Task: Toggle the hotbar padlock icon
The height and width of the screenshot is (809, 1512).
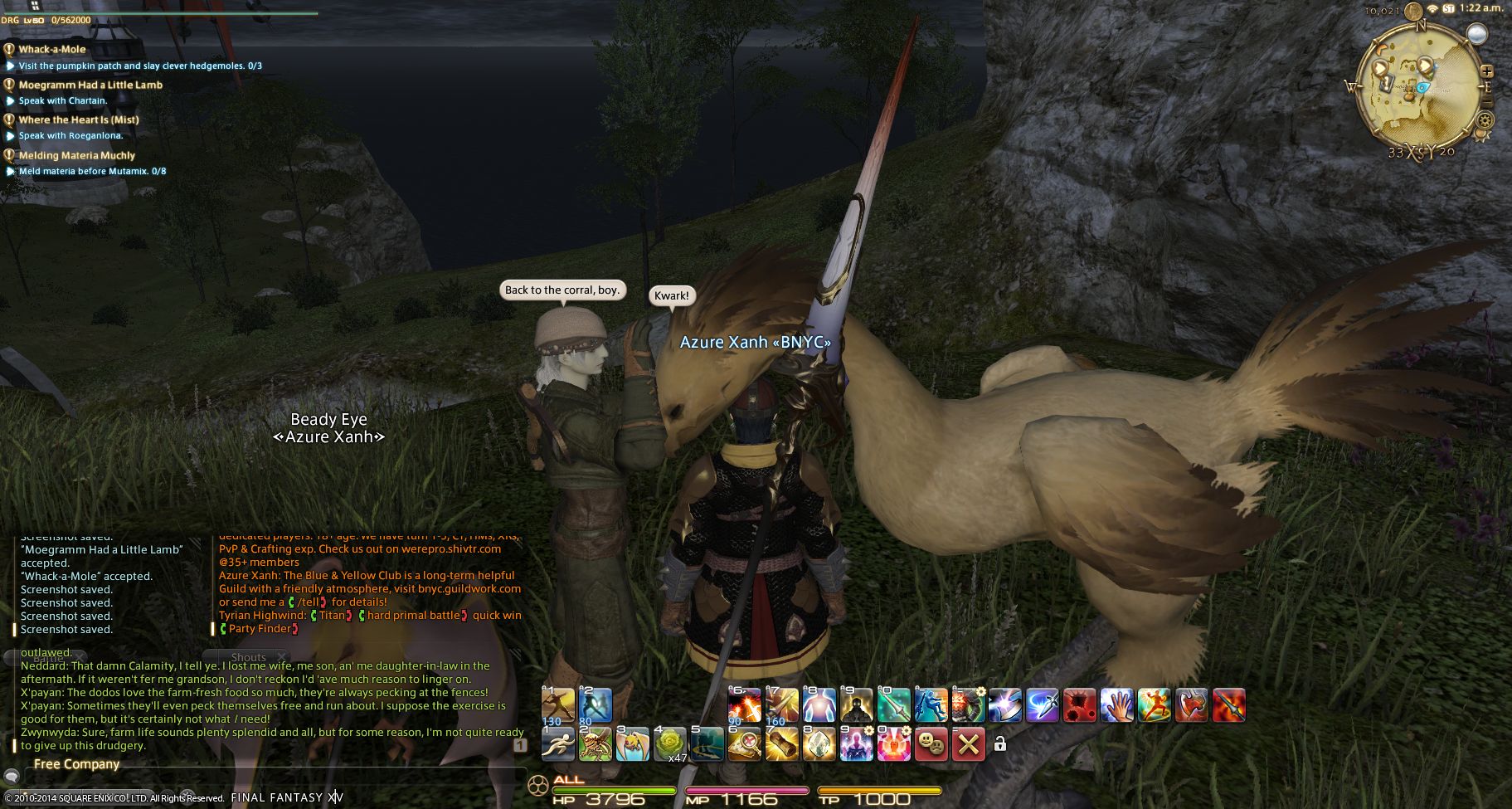Action: (x=1000, y=744)
